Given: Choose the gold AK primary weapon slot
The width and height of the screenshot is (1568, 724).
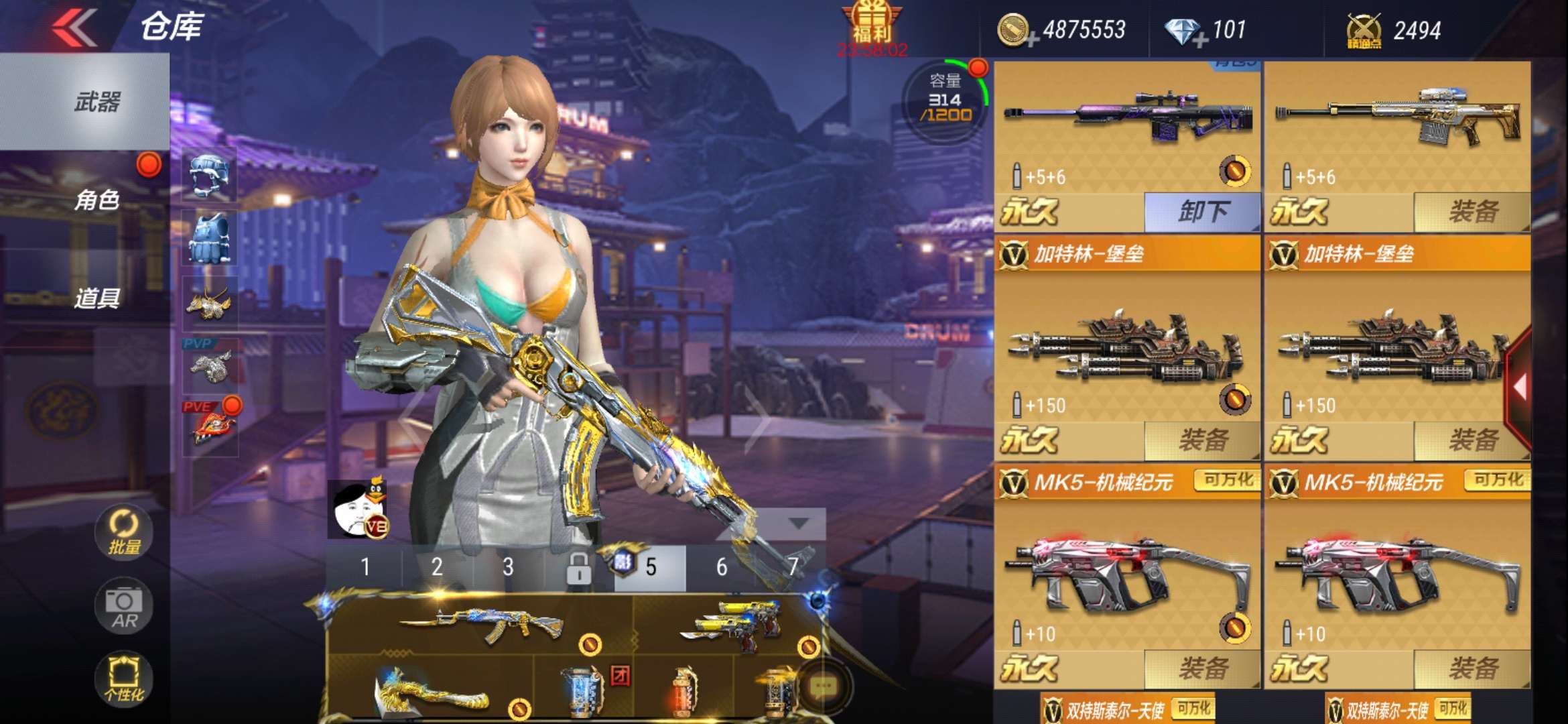Looking at the screenshot, I should pos(480,625).
